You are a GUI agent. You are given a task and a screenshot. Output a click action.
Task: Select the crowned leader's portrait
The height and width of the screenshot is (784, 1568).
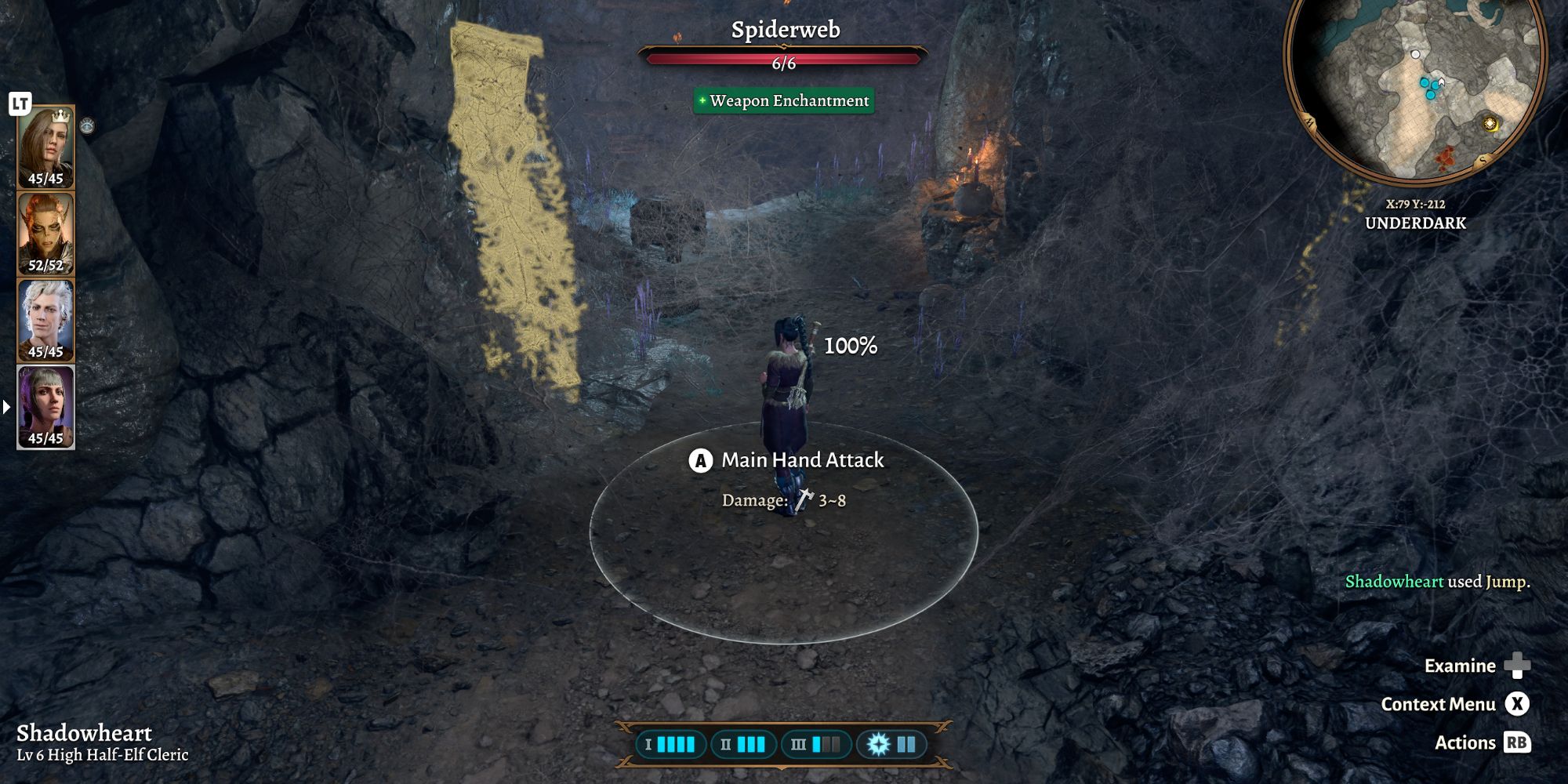(45, 145)
